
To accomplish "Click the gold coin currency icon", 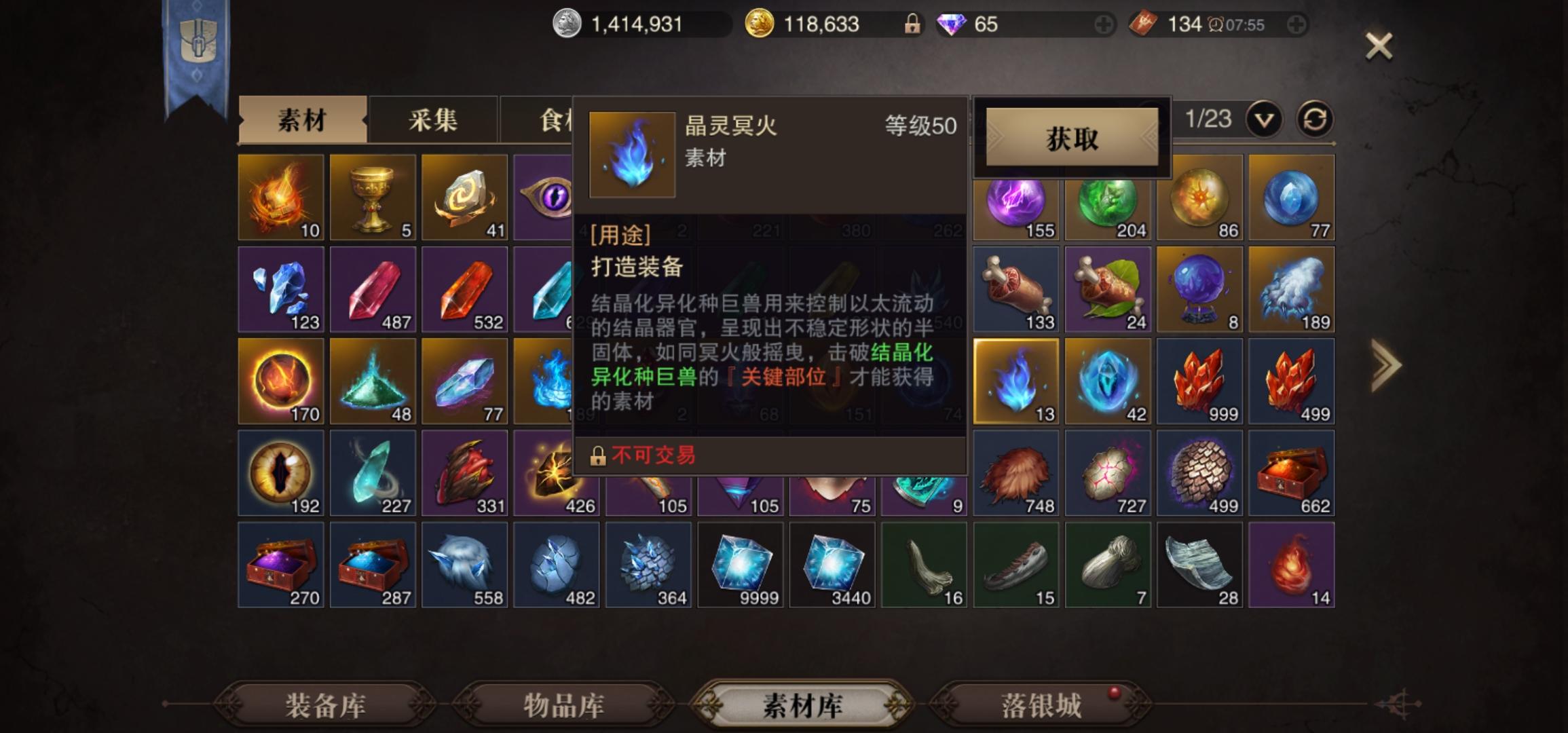I will (x=758, y=22).
